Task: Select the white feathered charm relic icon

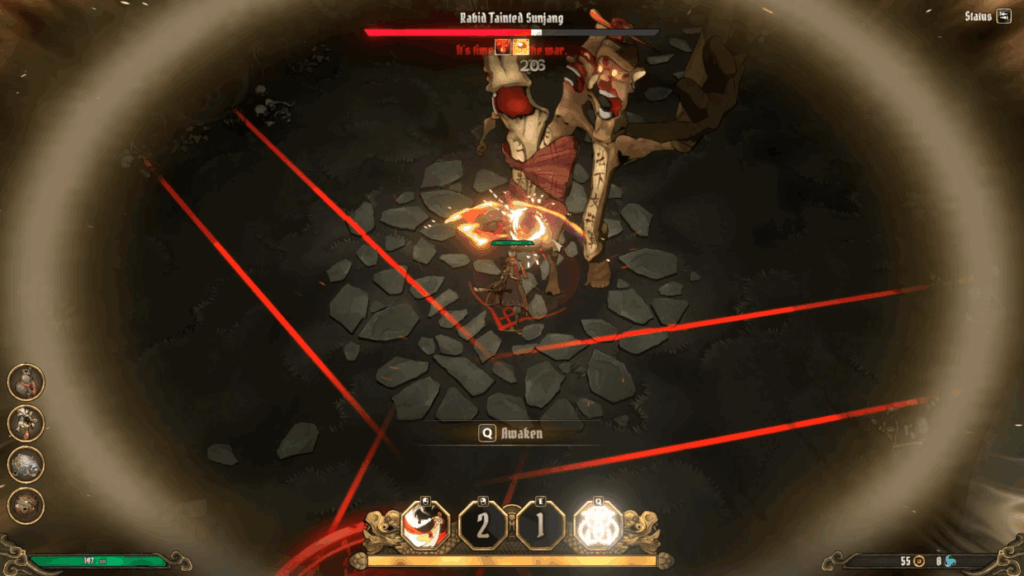Action: pos(26,422)
